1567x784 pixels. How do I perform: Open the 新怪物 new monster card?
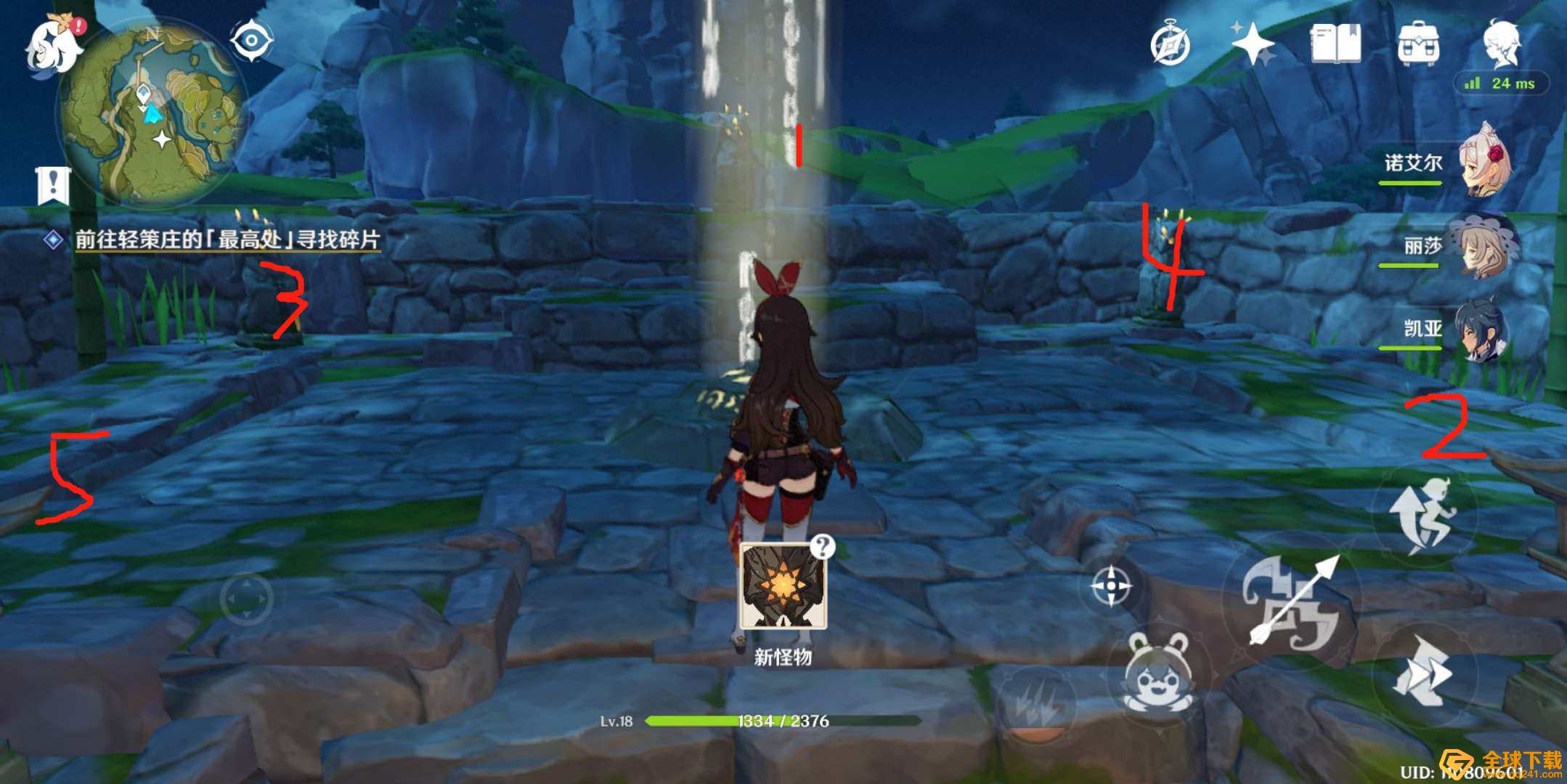coord(783,588)
